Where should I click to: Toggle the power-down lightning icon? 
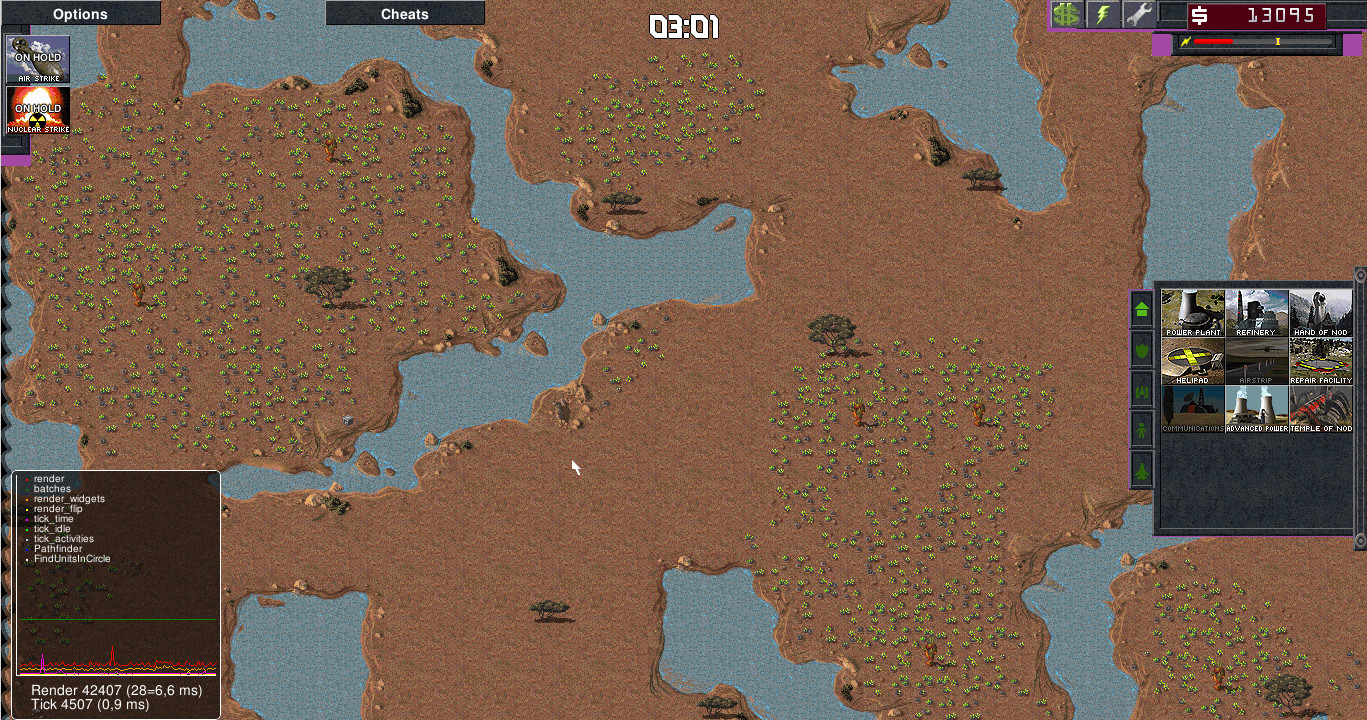1101,14
